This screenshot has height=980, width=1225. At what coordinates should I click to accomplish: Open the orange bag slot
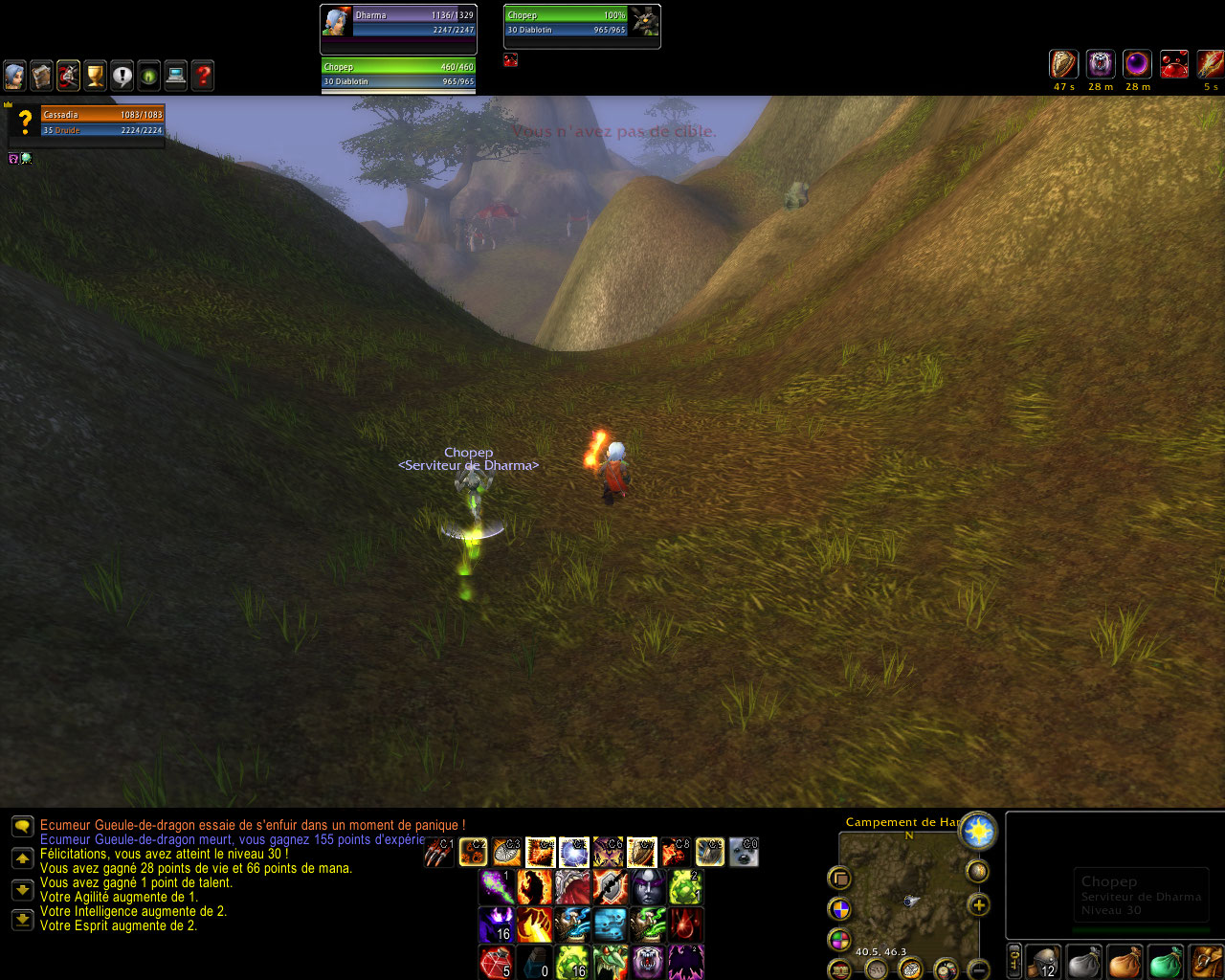[x=1125, y=962]
